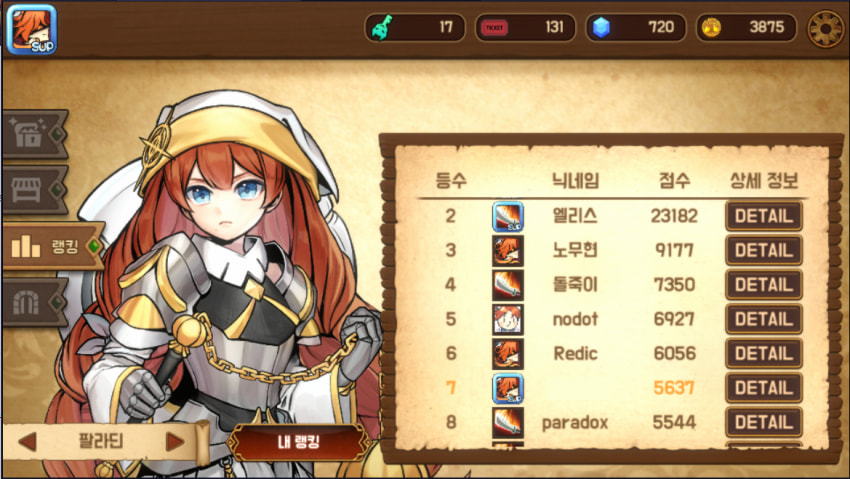Open the treasure chest side tab
850x479 pixels.
(x=34, y=134)
